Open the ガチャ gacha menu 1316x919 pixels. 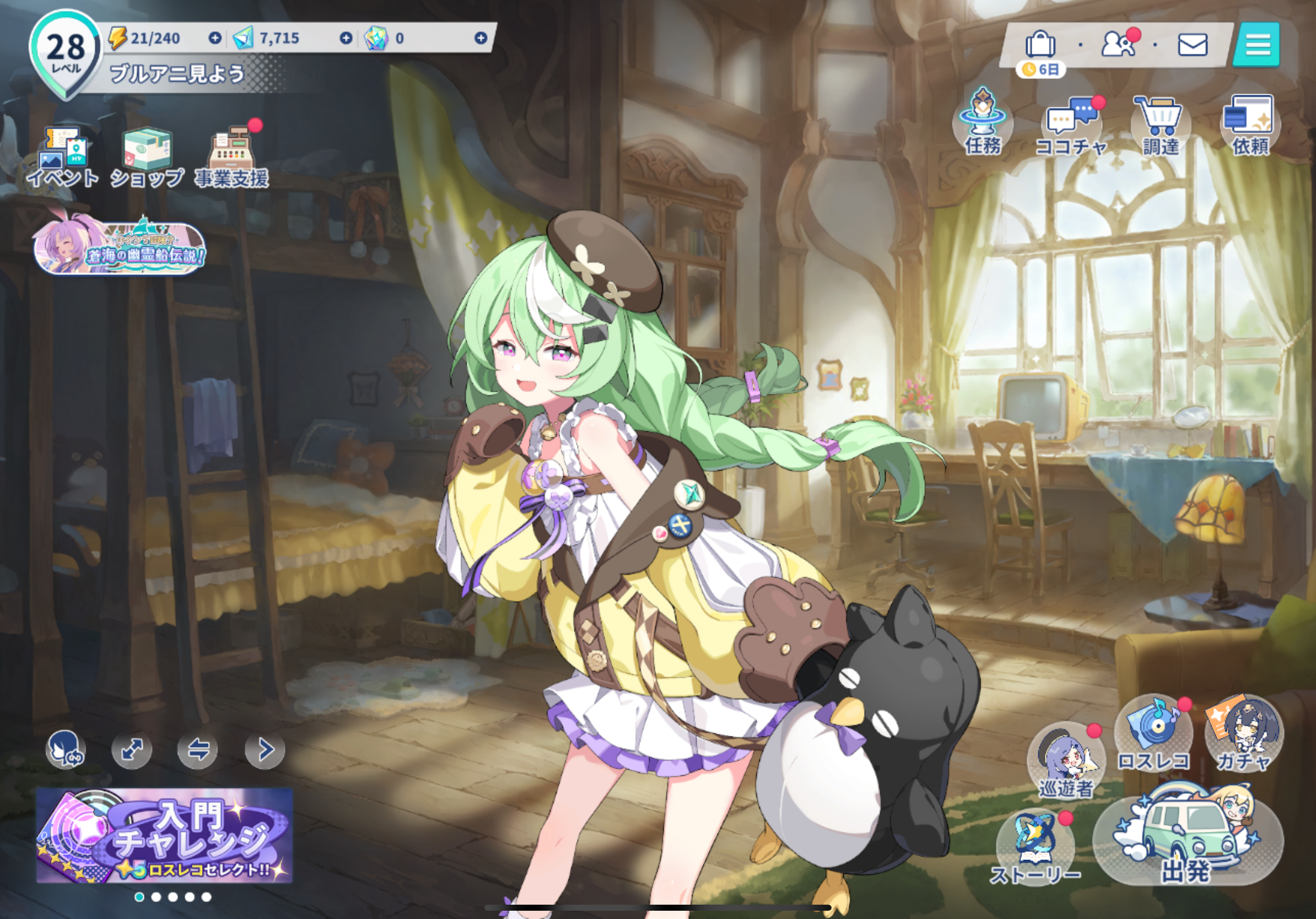pyautogui.click(x=1244, y=734)
